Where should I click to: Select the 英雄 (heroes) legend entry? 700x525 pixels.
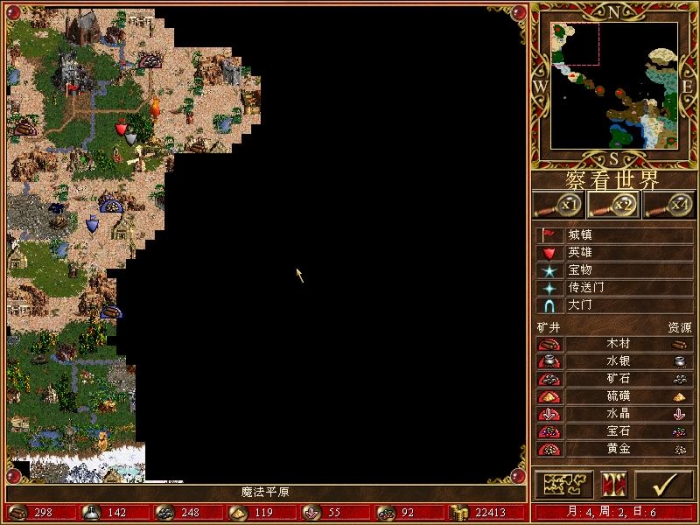(580, 252)
